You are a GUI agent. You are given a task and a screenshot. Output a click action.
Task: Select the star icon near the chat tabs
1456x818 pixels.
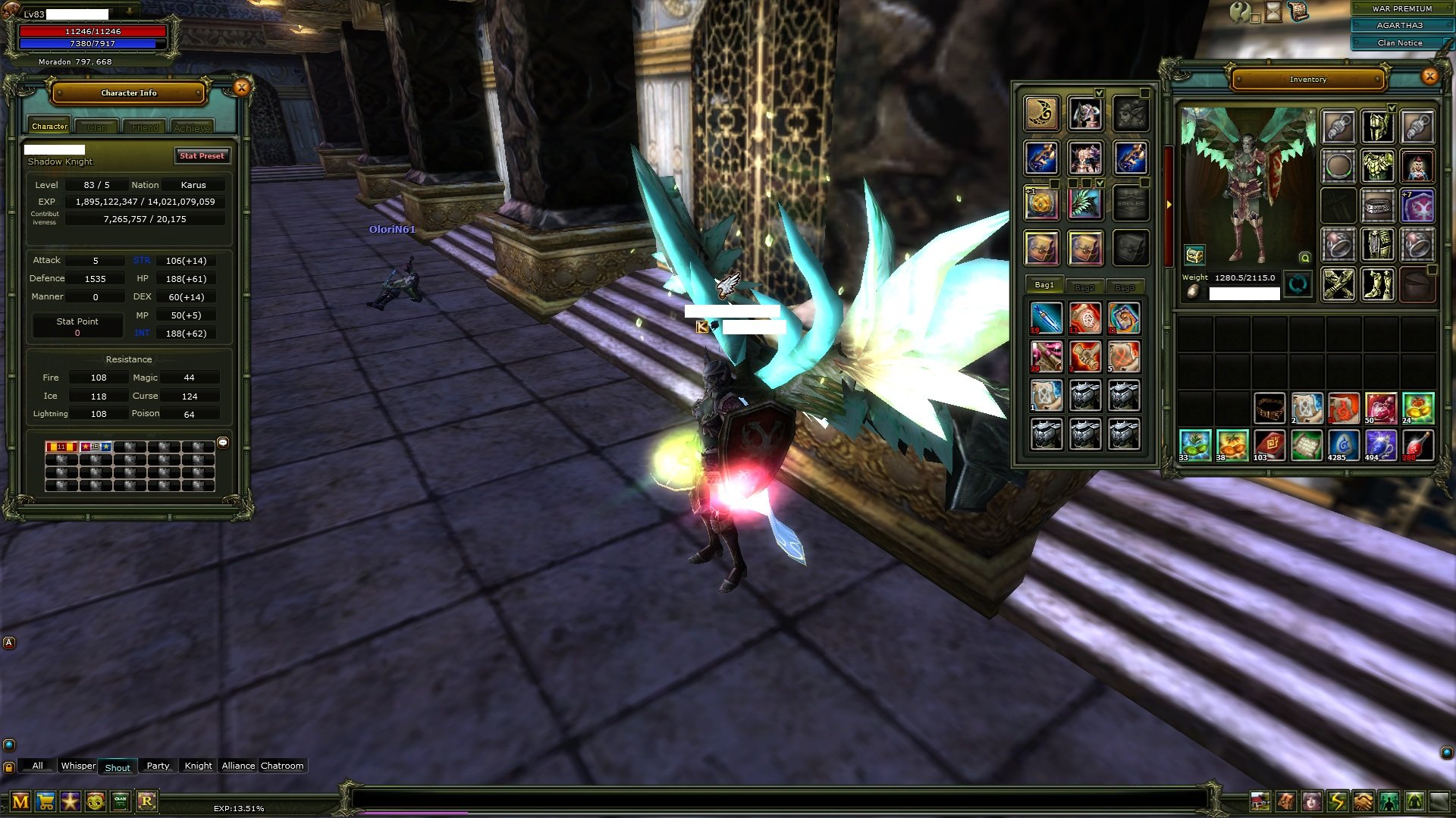(70, 801)
